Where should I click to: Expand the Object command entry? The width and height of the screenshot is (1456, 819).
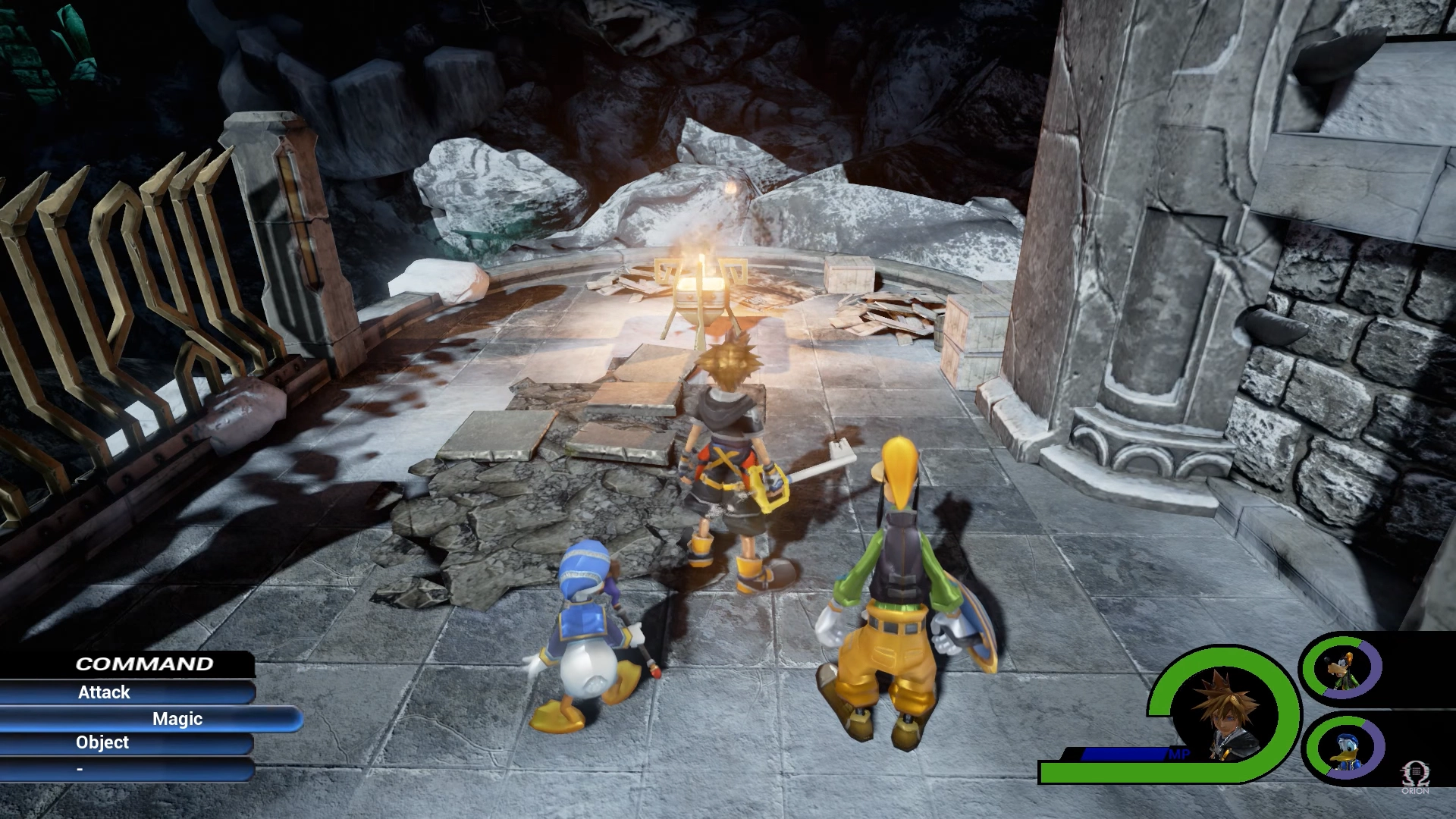102,742
